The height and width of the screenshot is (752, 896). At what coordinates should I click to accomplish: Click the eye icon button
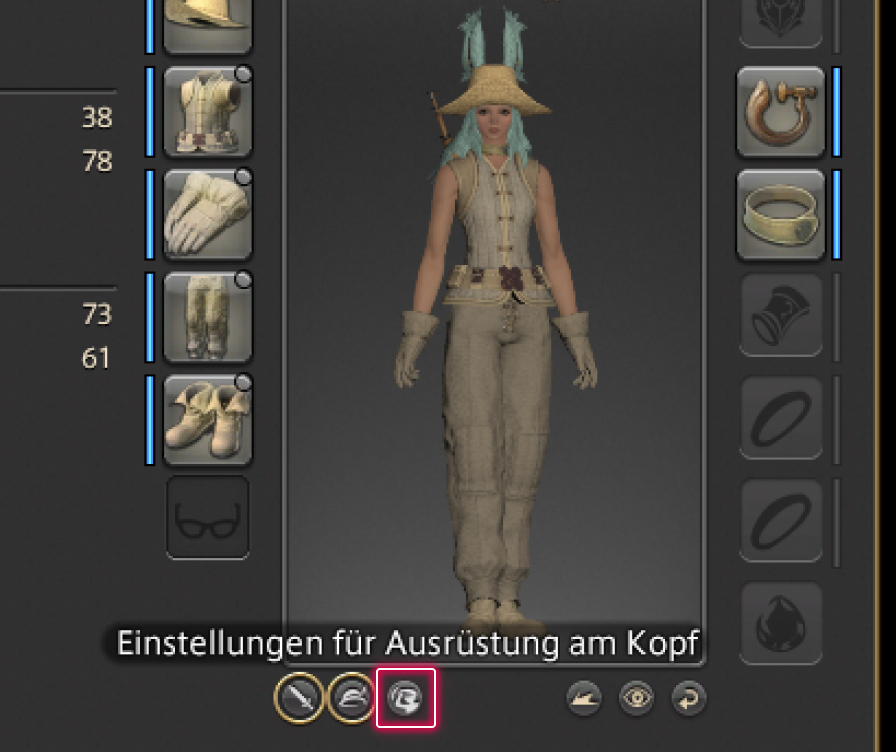[x=635, y=698]
